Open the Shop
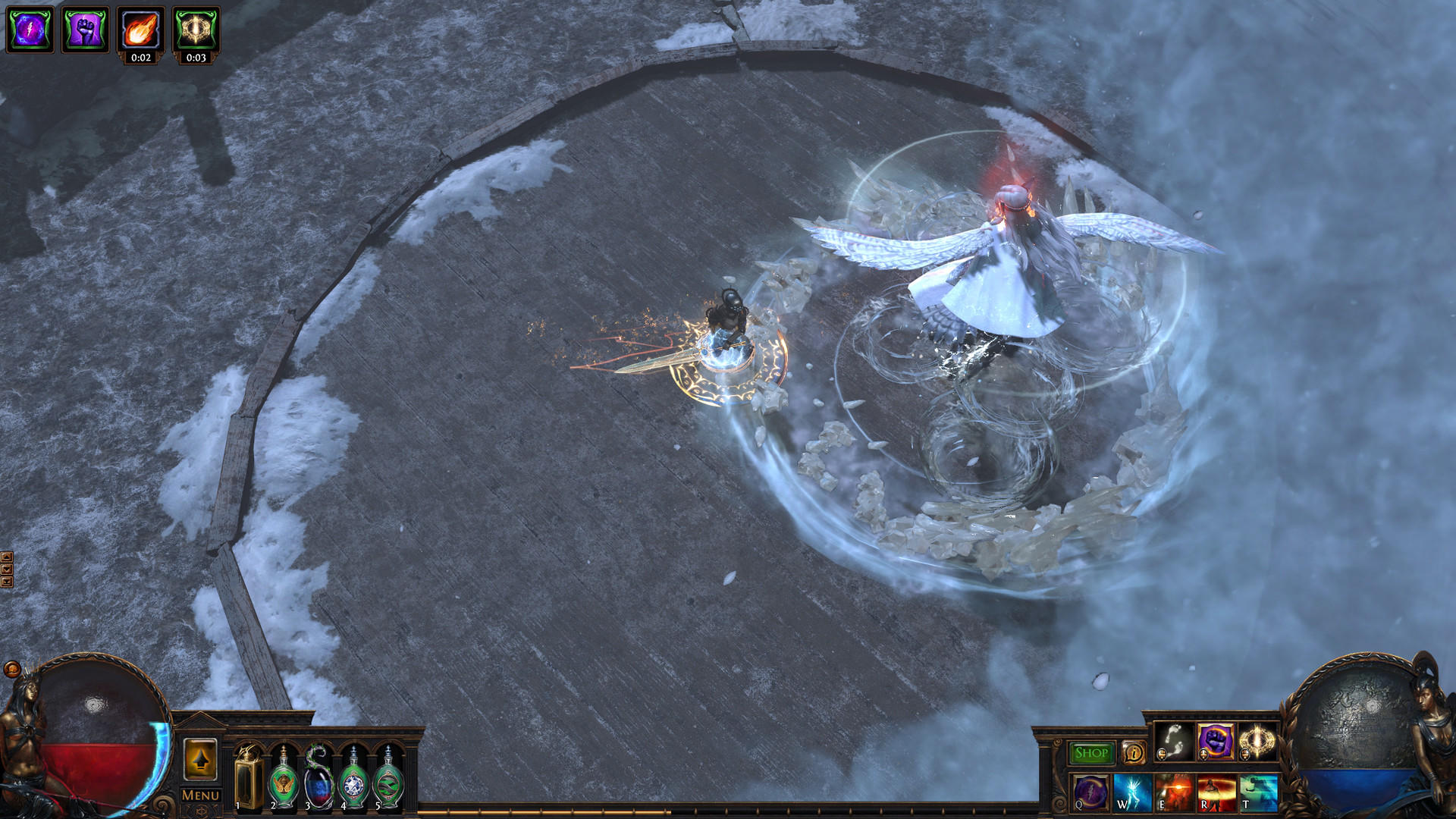Screen dimensions: 1456x819 point(1090,753)
